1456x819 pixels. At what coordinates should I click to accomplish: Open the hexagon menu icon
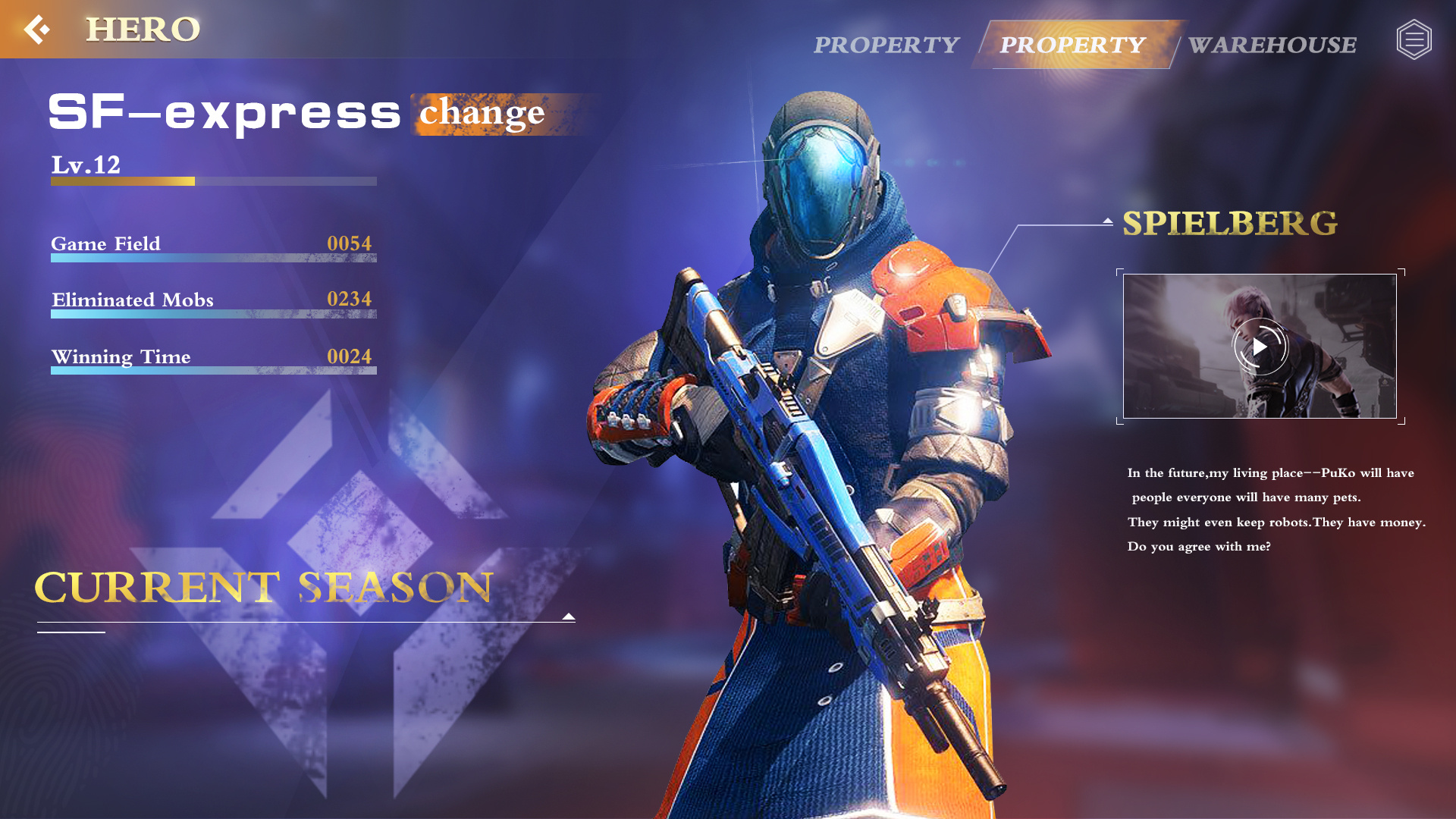1414,39
